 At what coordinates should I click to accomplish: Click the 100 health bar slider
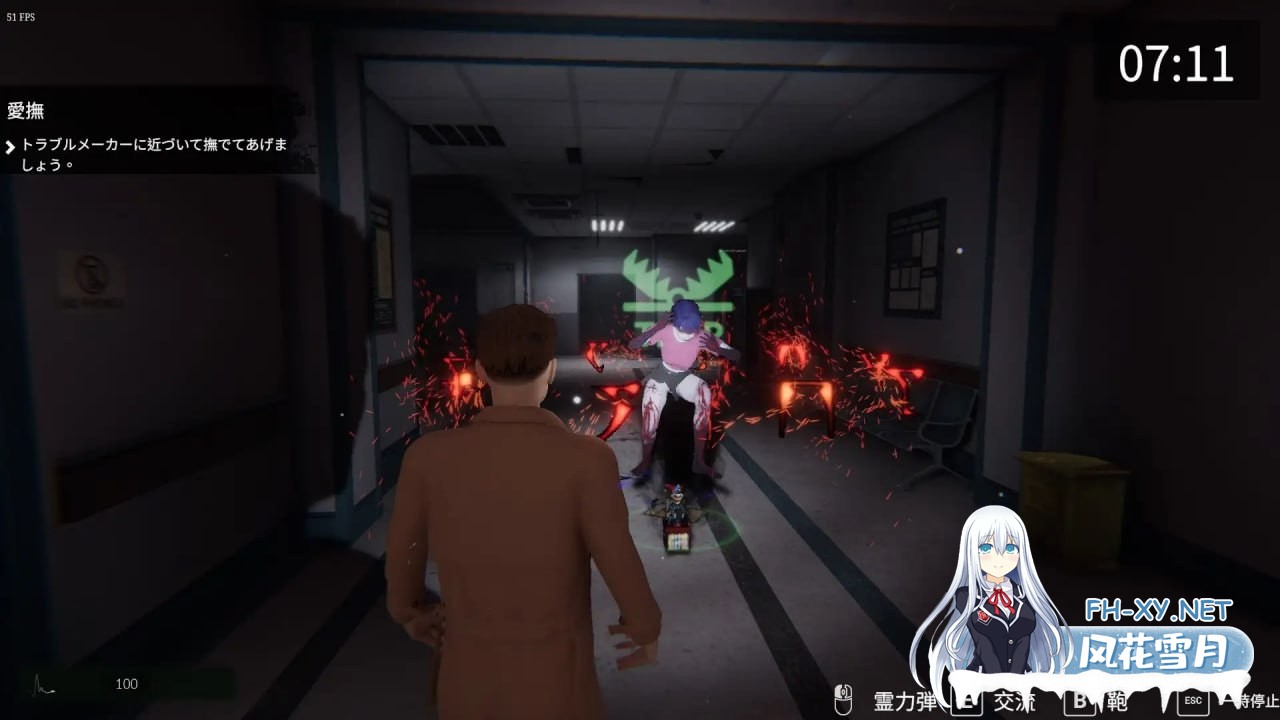[126, 685]
